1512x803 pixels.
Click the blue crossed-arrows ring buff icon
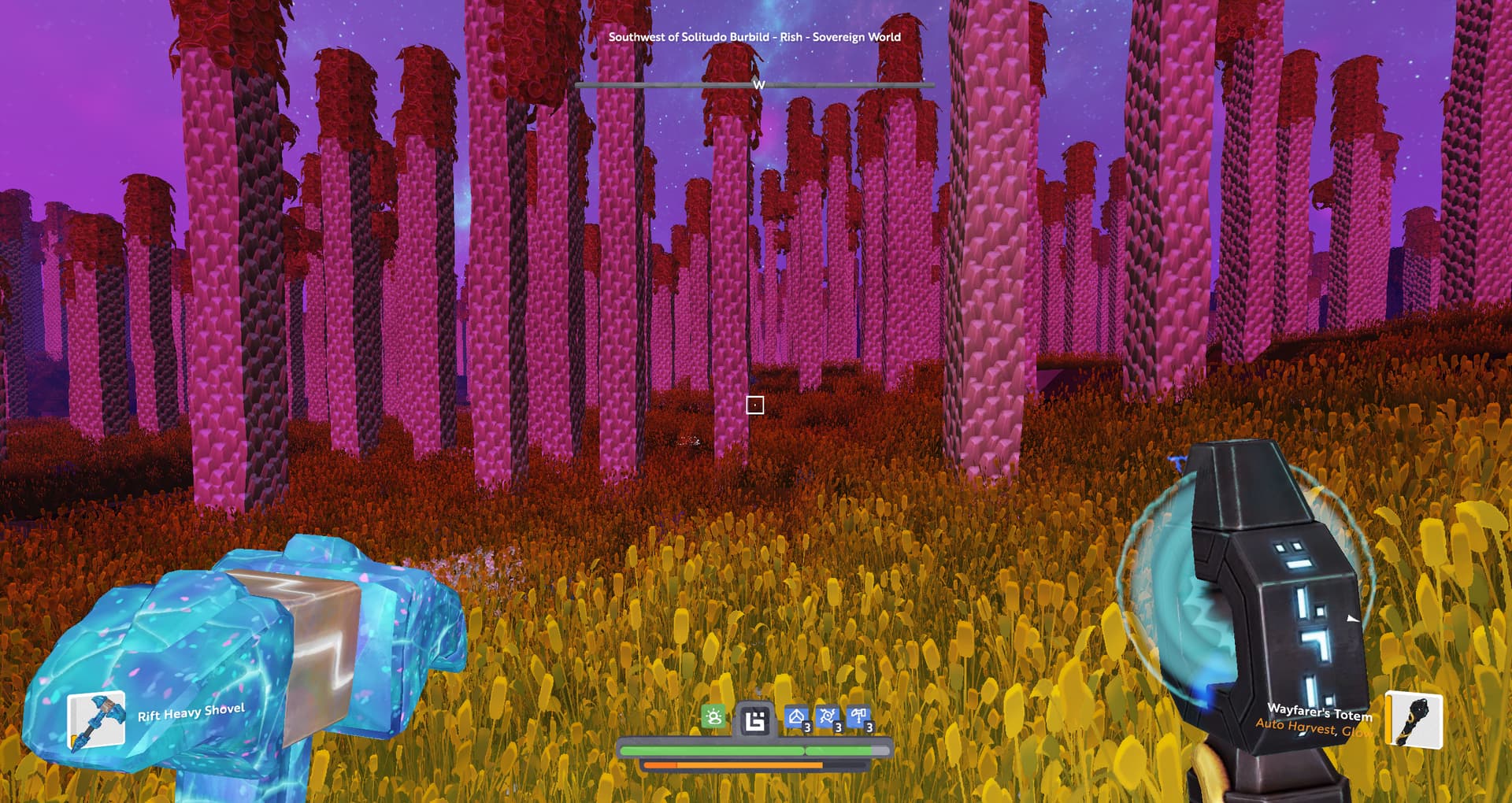[x=828, y=718]
